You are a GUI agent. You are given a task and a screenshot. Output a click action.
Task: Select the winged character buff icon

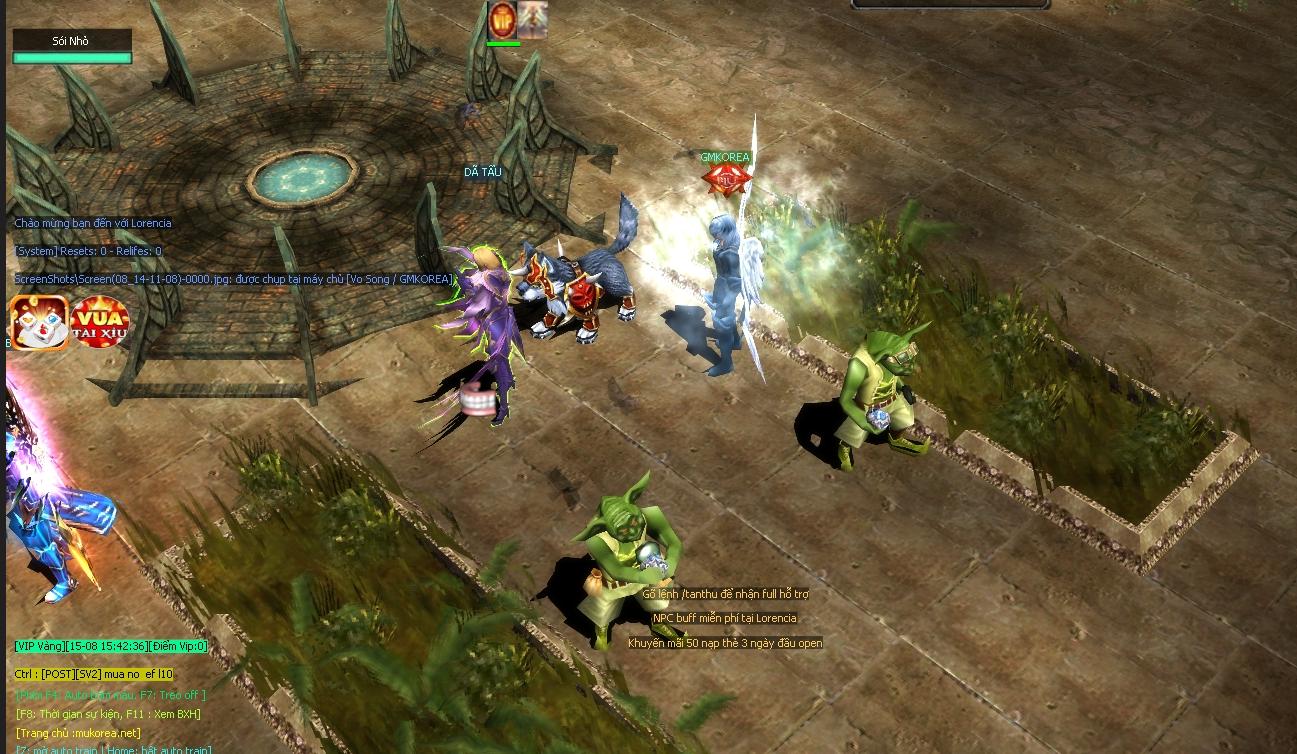point(532,20)
